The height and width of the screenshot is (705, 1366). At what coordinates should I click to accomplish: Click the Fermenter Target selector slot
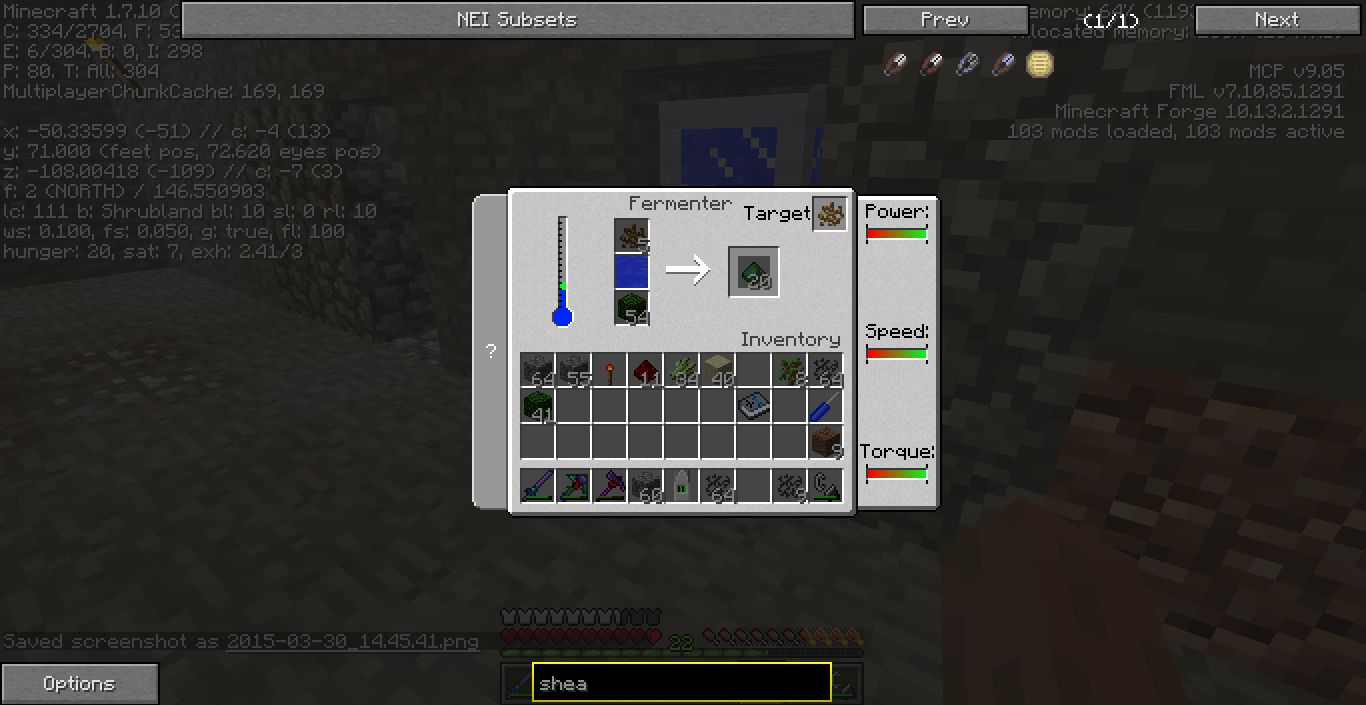click(830, 213)
